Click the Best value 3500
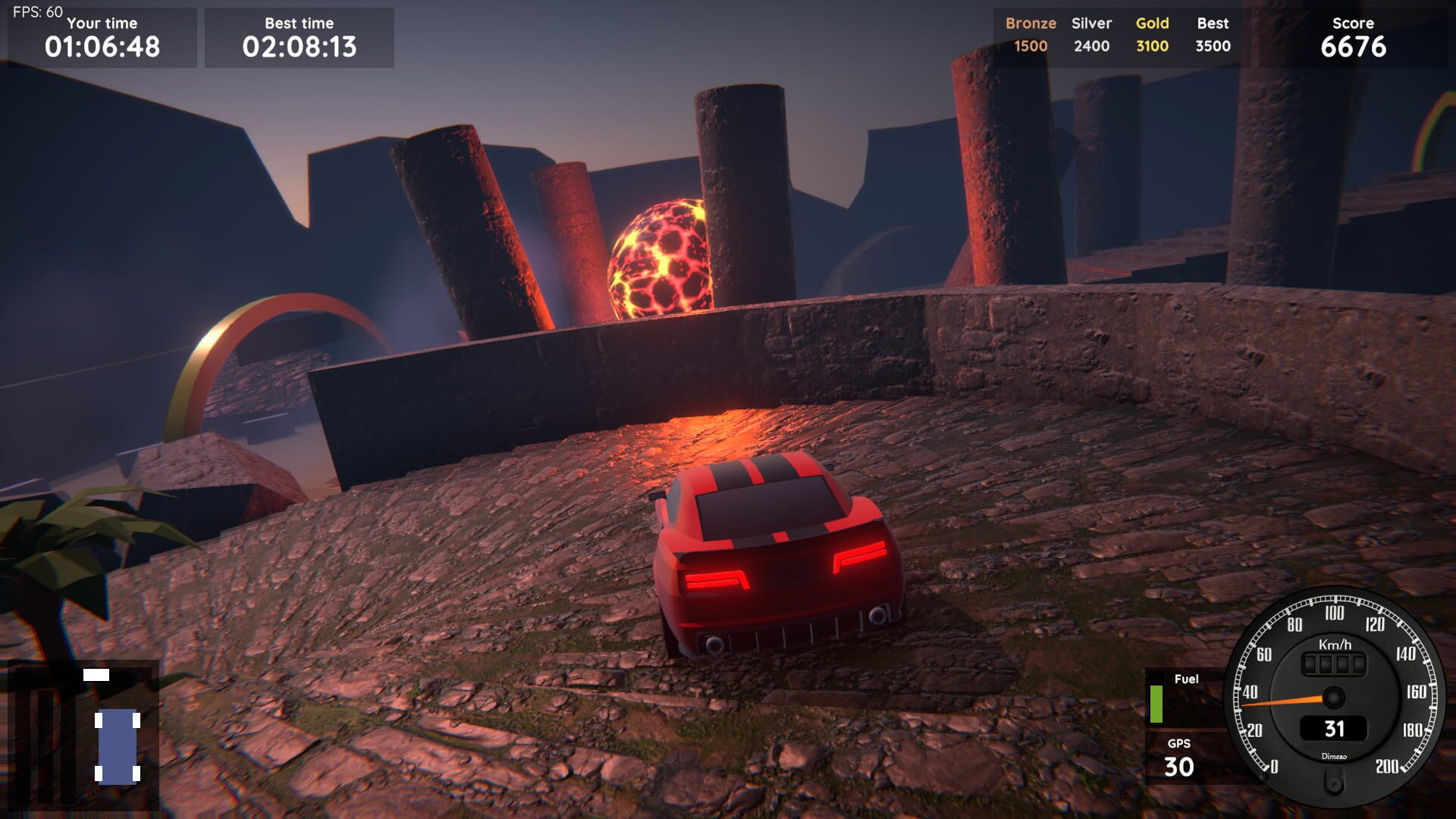This screenshot has height=819, width=1456. point(1212,45)
